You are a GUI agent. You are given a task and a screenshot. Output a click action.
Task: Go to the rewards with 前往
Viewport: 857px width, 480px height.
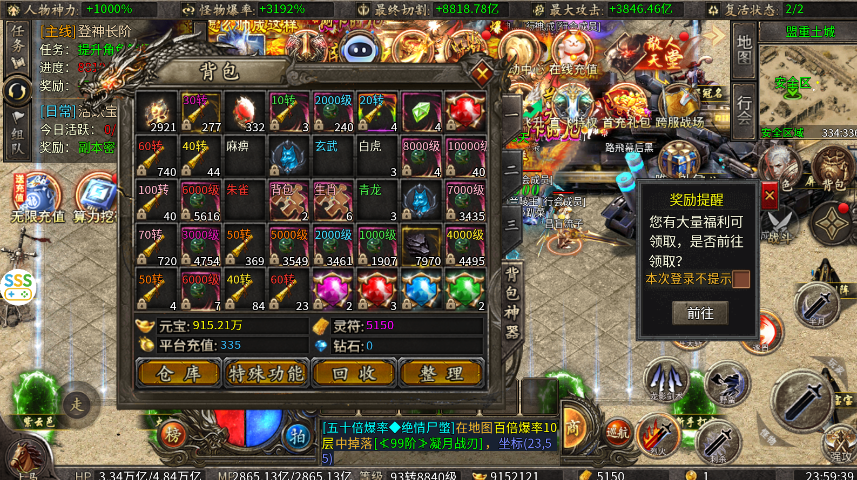[x=700, y=313]
